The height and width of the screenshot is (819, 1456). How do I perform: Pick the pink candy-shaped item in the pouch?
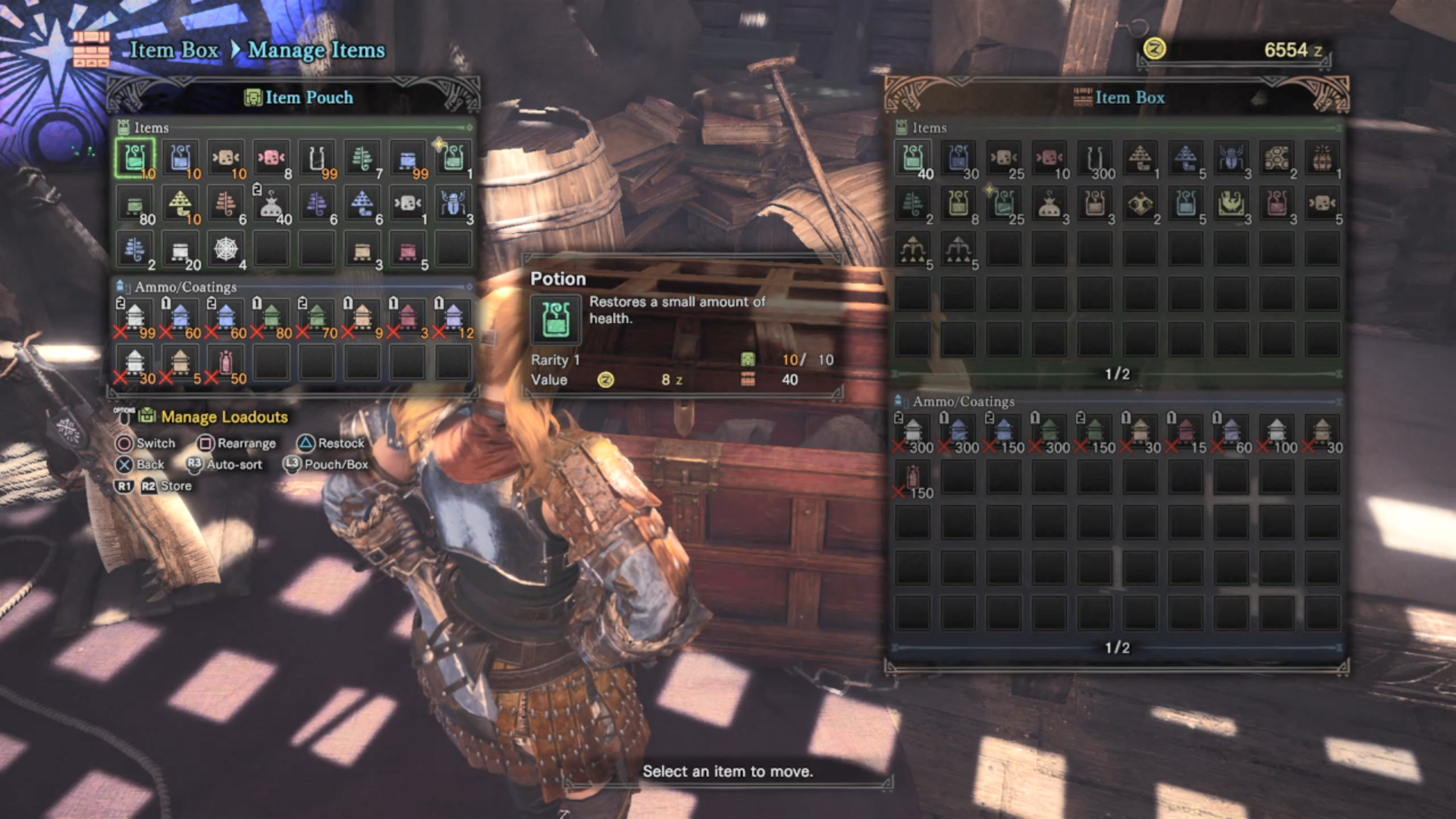coord(271,158)
